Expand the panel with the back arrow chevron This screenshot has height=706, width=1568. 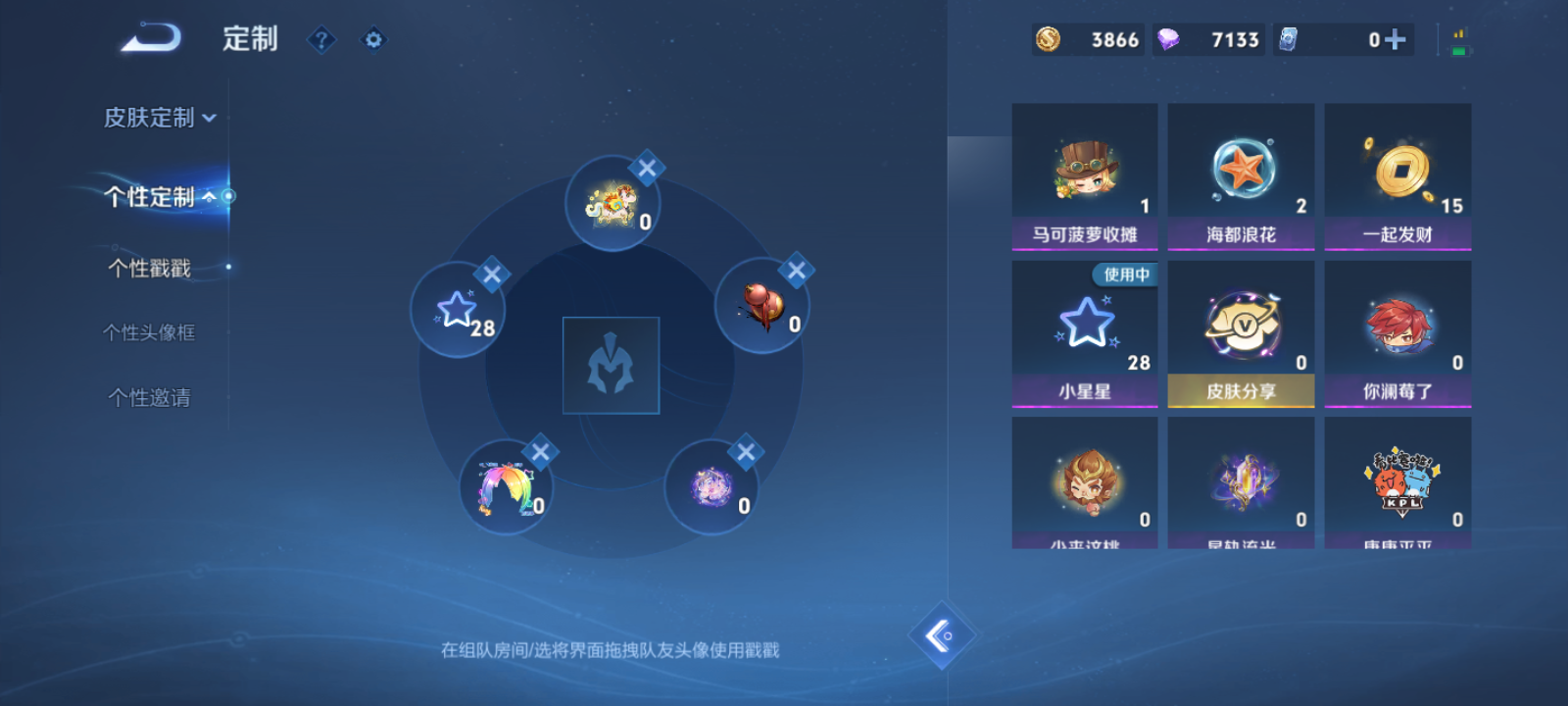point(941,633)
